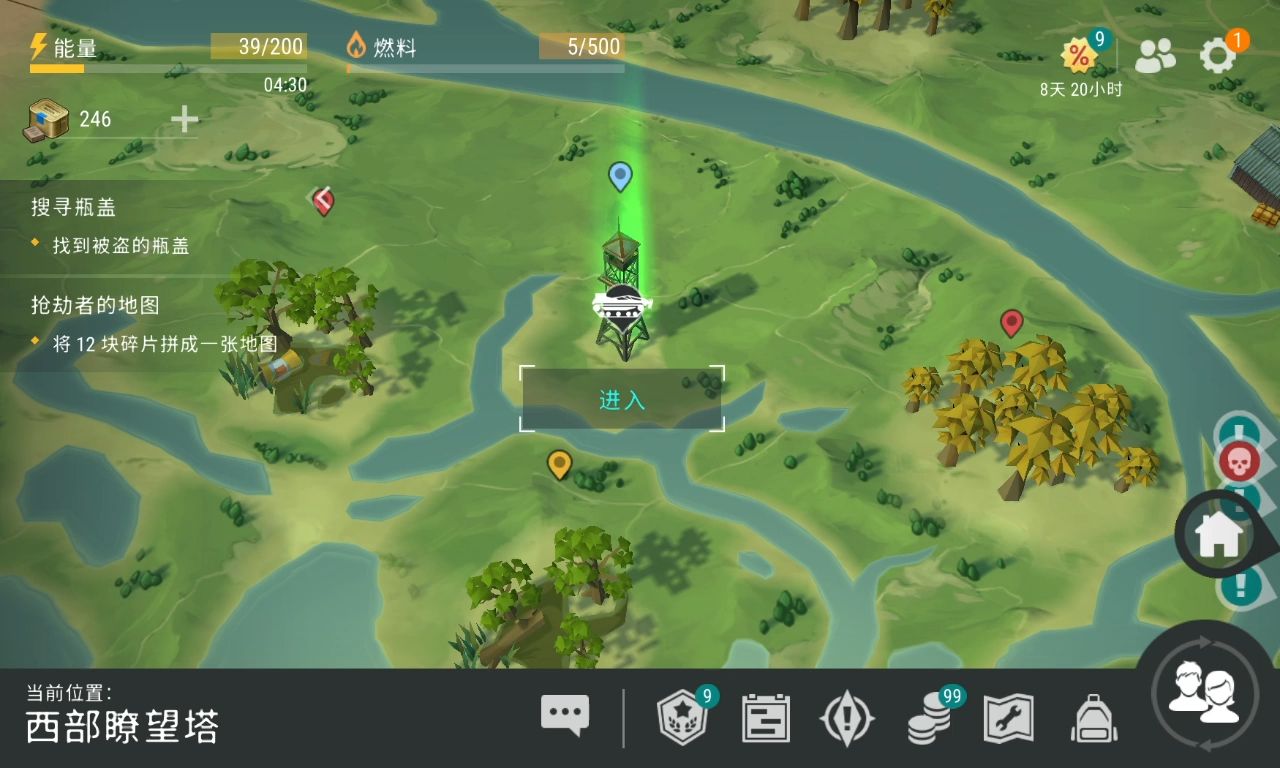Open the friends list icon
This screenshot has height=768, width=1280.
(1155, 57)
